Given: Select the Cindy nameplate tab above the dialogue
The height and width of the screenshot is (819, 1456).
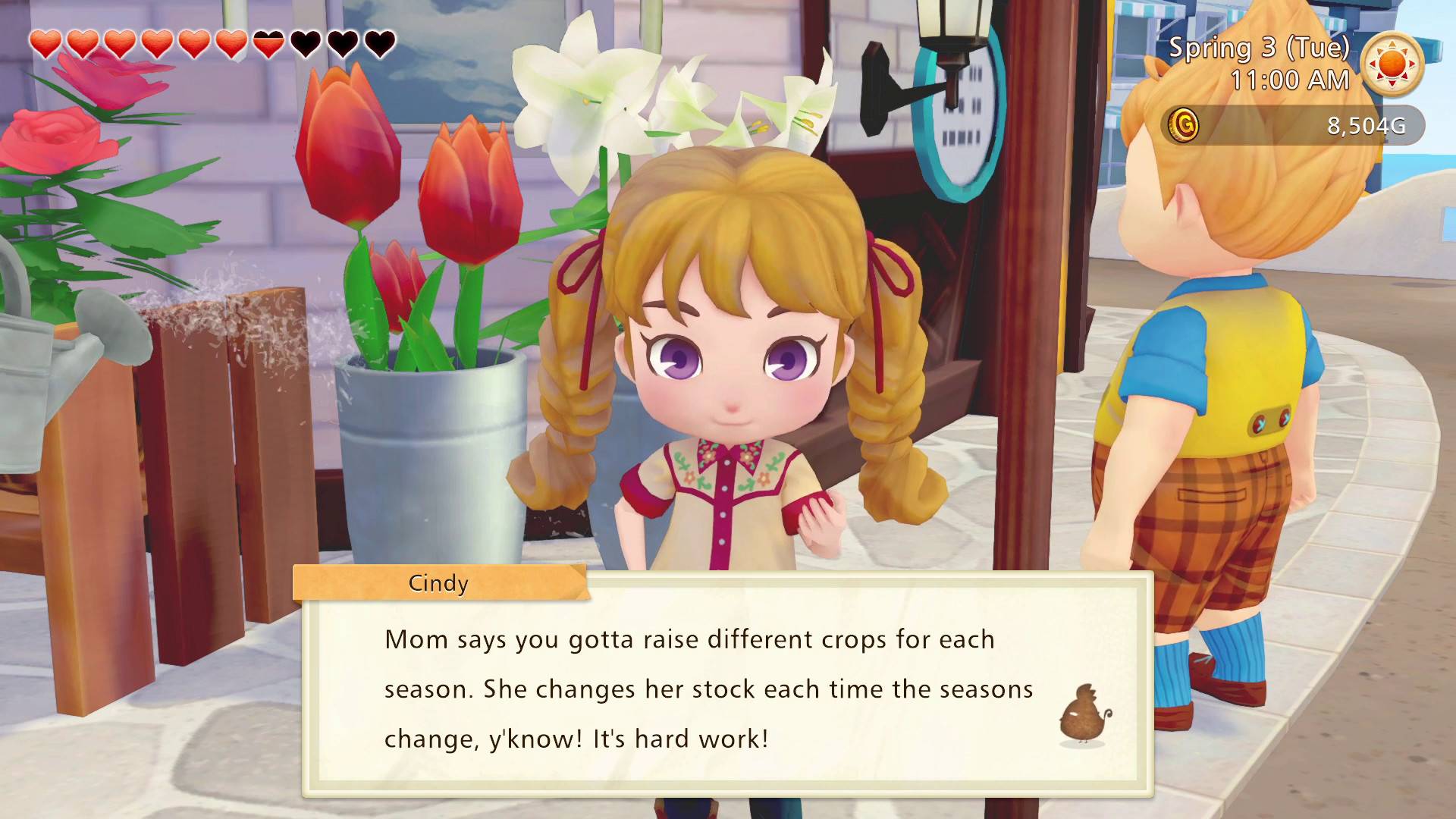Looking at the screenshot, I should click(437, 583).
